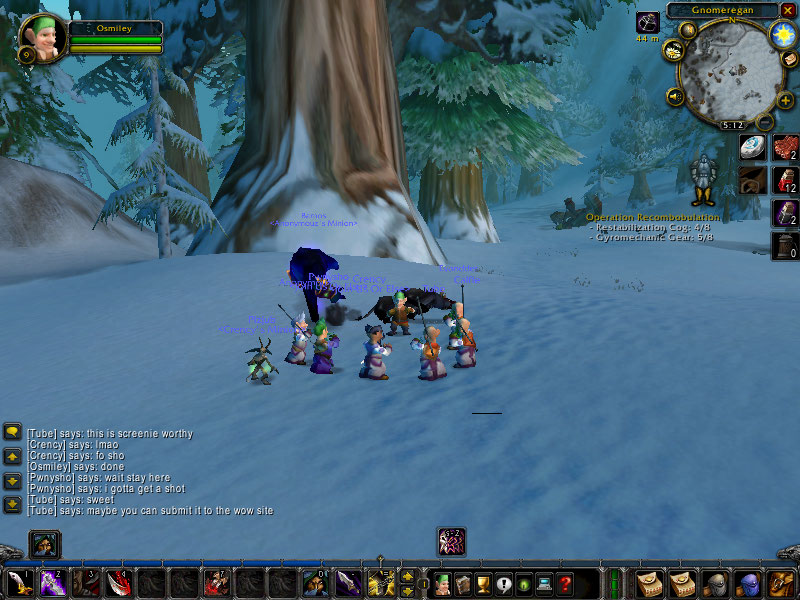Use the red potion with 12 charges
The height and width of the screenshot is (600, 800).
coord(785,181)
